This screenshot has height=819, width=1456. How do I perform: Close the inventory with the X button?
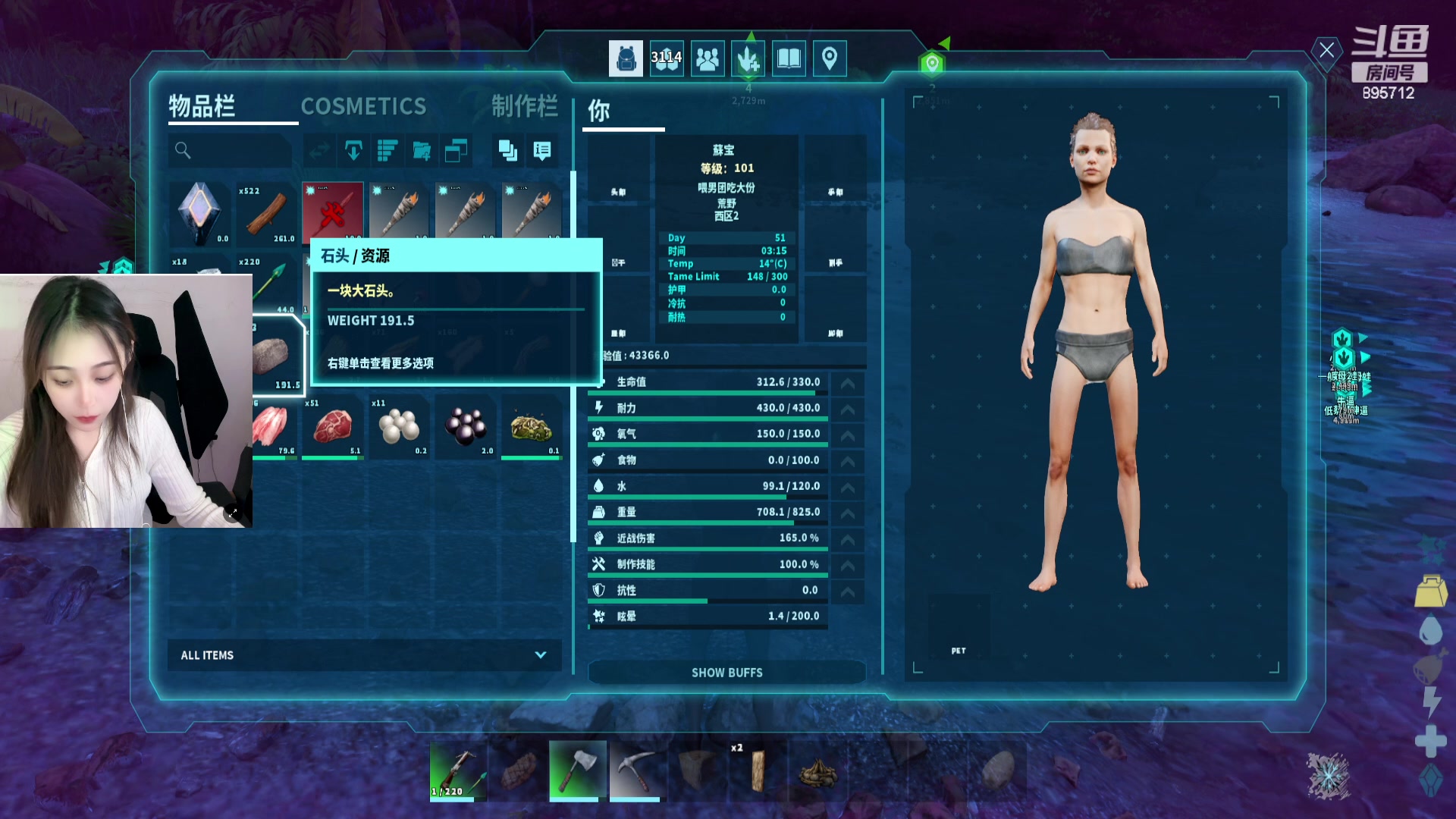[1326, 51]
